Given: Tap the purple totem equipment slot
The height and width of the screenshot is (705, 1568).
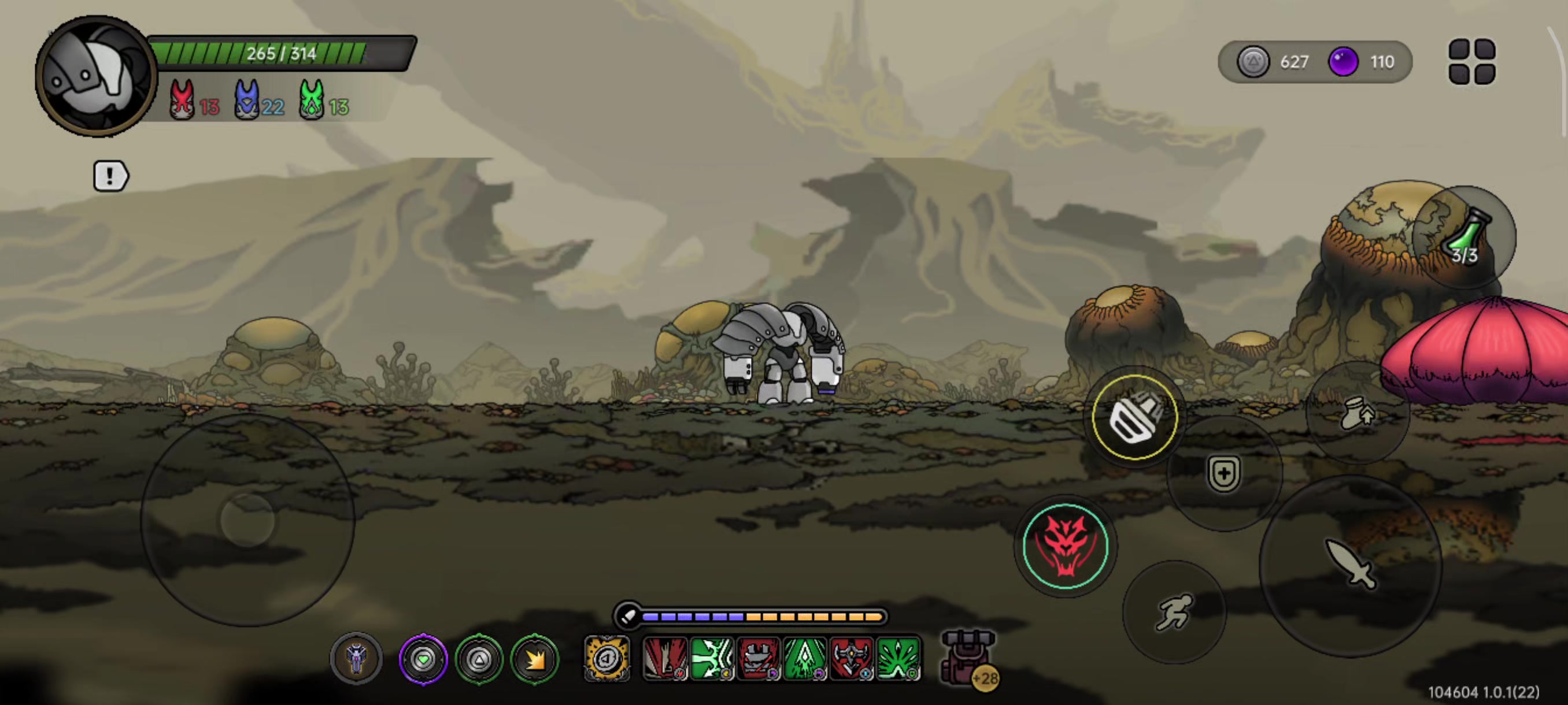Looking at the screenshot, I should [357, 659].
